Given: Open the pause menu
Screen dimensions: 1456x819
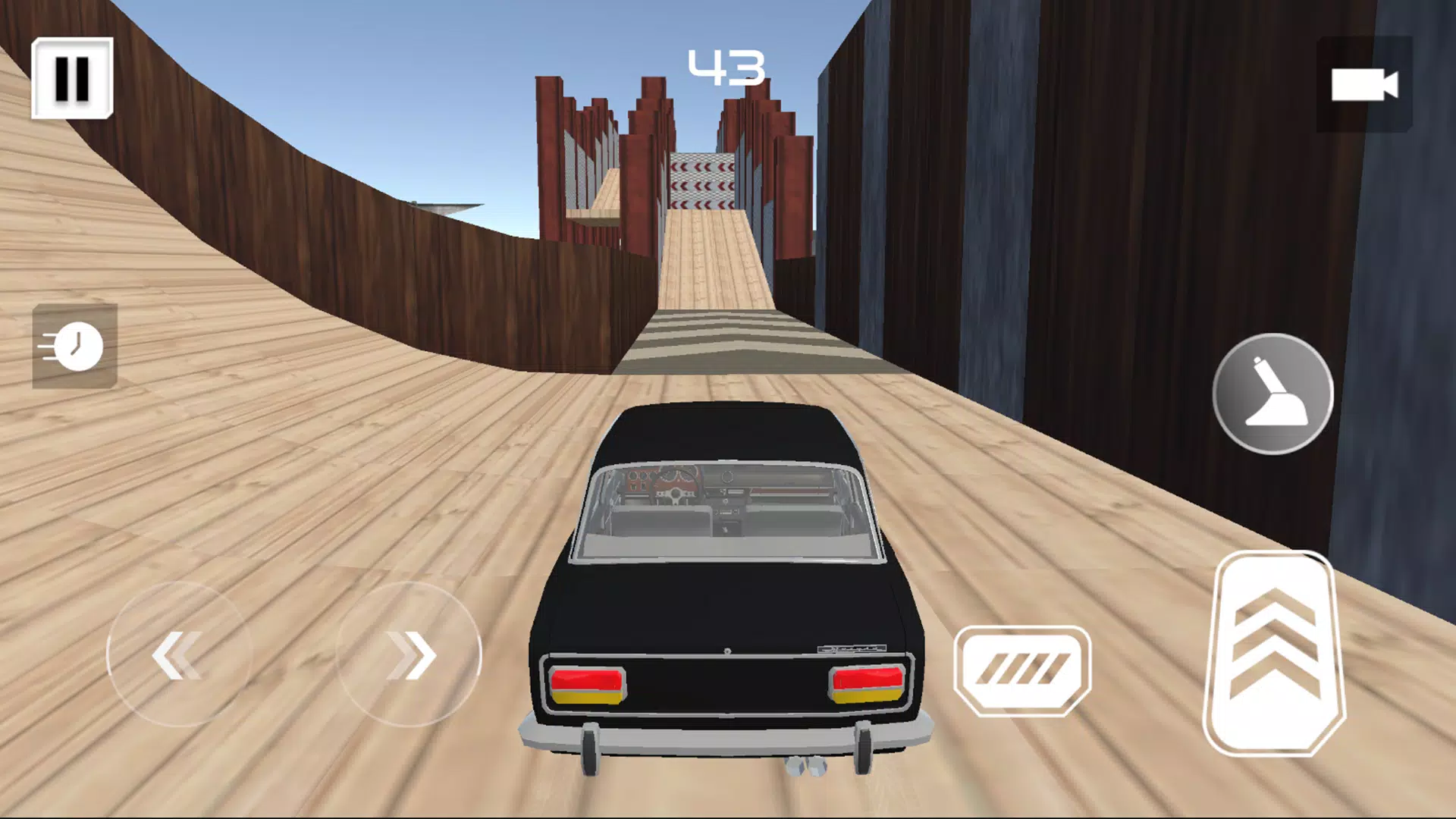Looking at the screenshot, I should (x=72, y=80).
